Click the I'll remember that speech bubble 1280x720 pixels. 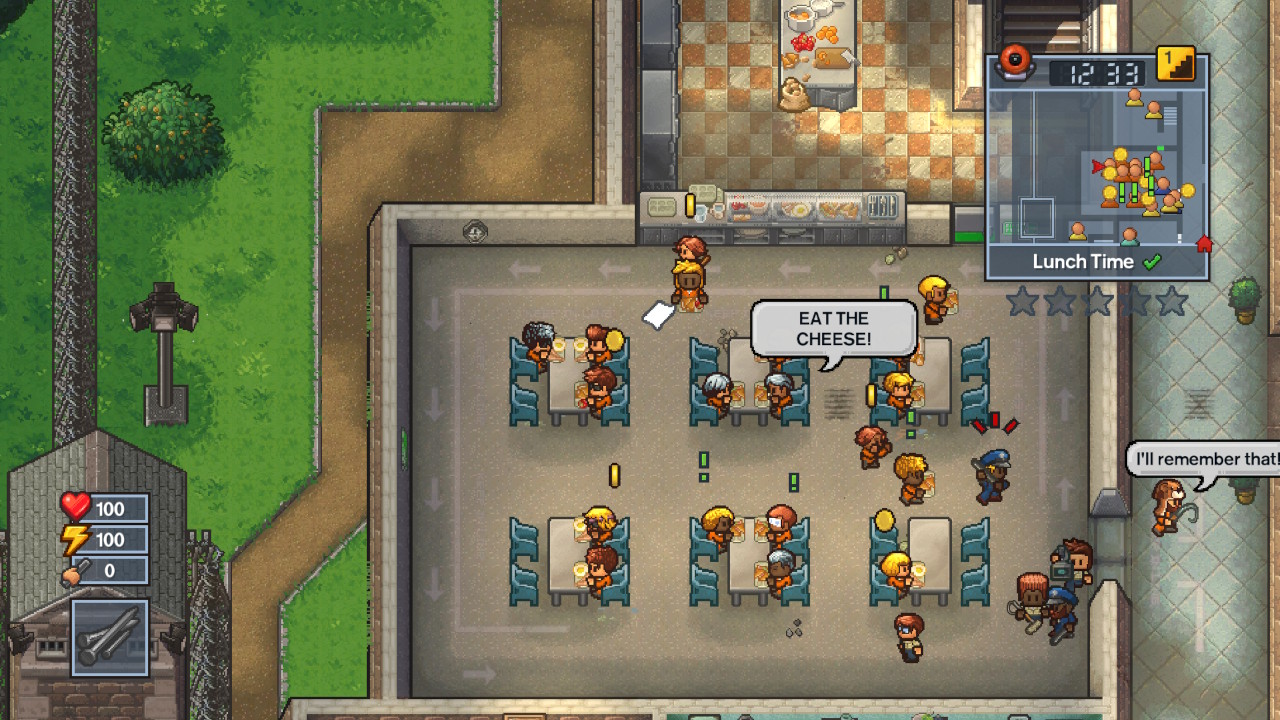1203,459
